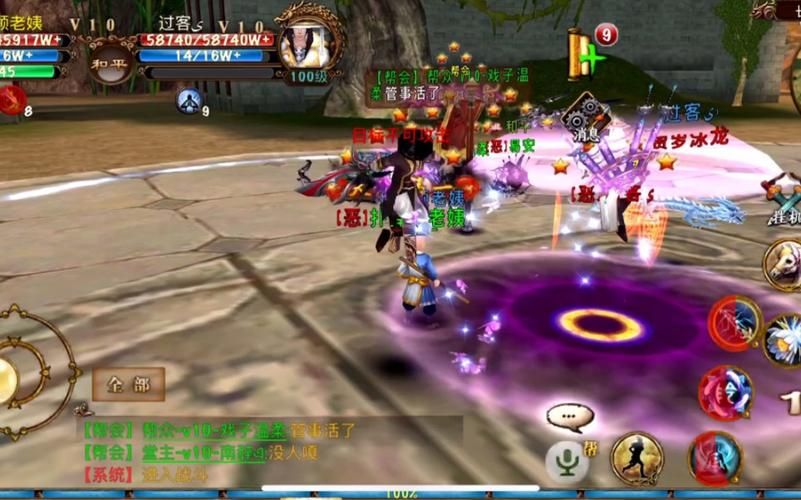Cast the white lotus flower skill

tap(784, 338)
